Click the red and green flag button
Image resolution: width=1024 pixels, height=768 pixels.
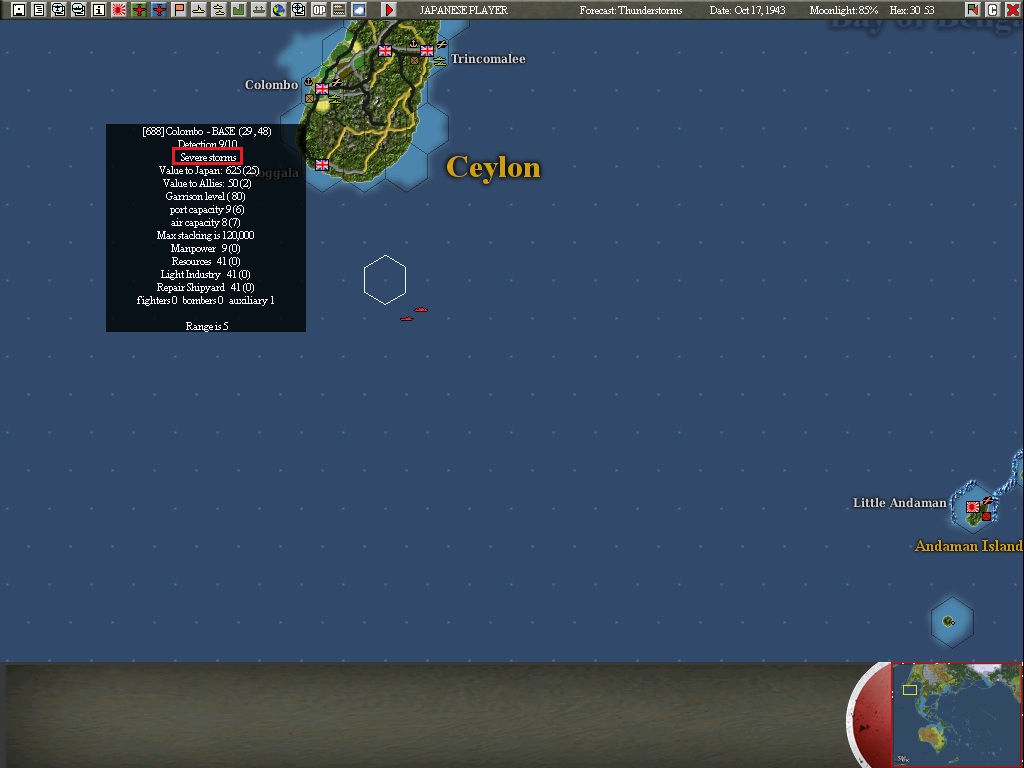[x=974, y=10]
